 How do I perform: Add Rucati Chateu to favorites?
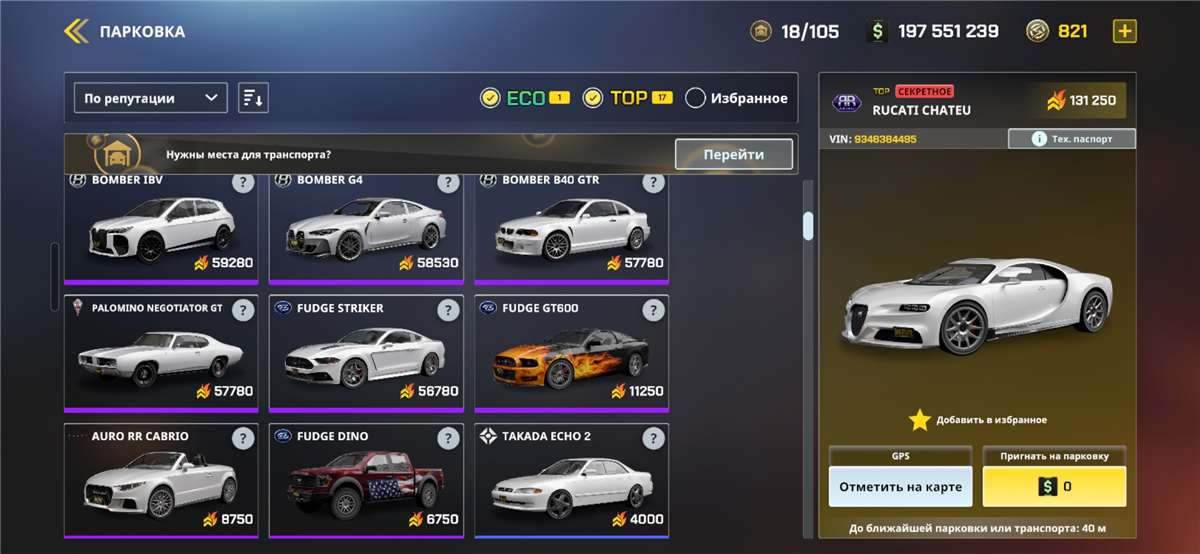pos(978,420)
